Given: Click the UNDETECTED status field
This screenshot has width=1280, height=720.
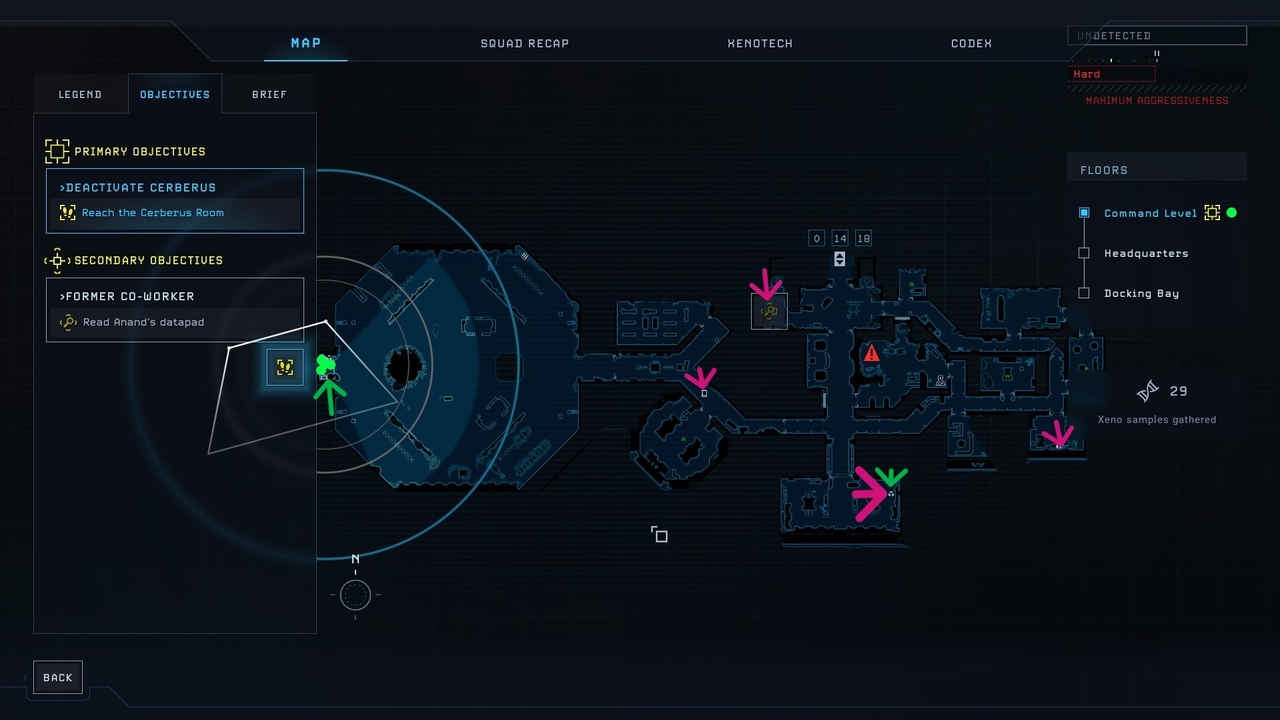Looking at the screenshot, I should point(1156,35).
